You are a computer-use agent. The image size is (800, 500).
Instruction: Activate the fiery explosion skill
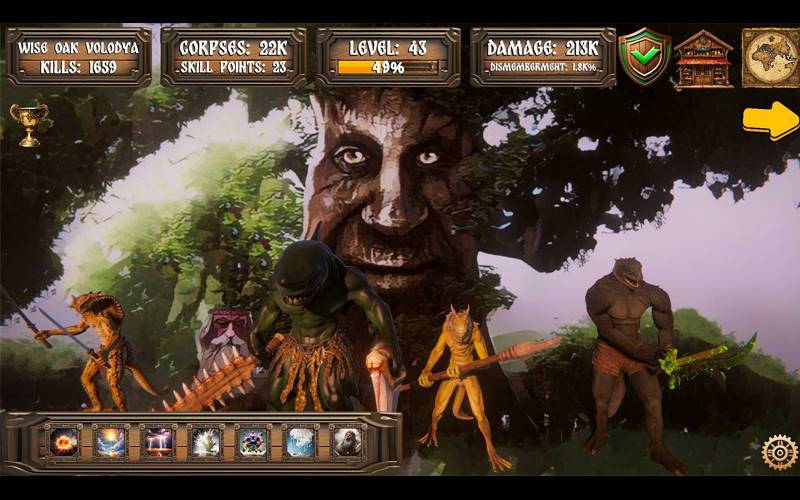point(65,442)
